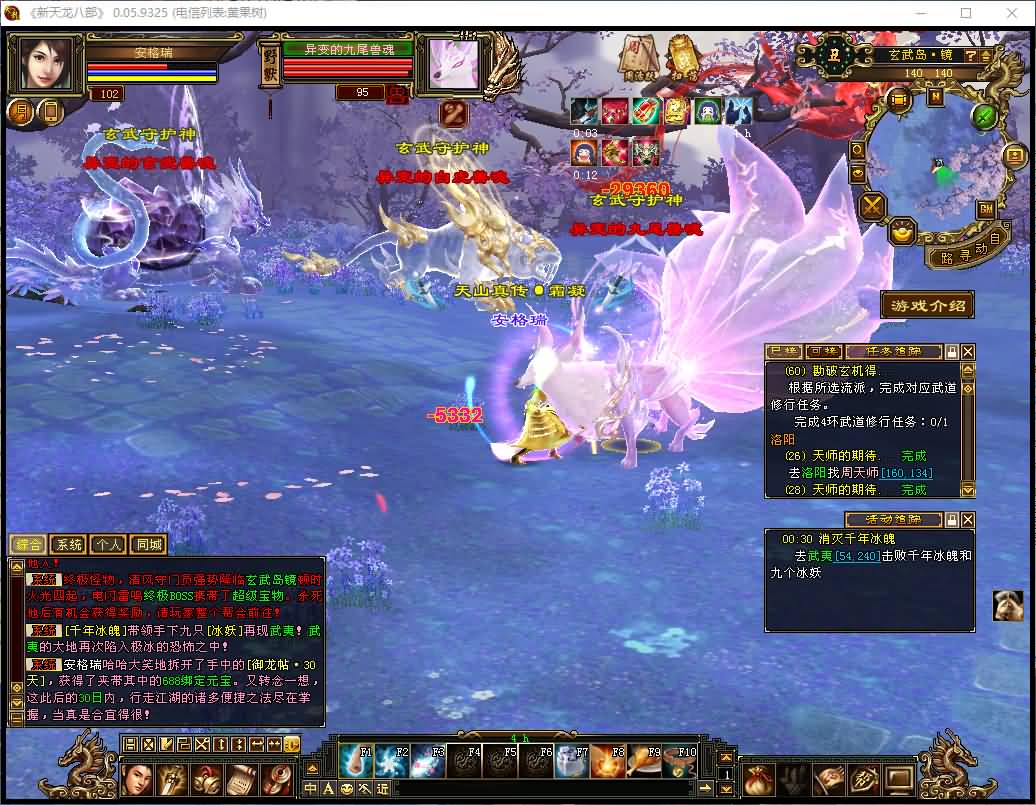Click the GM button on the minimap

(985, 209)
